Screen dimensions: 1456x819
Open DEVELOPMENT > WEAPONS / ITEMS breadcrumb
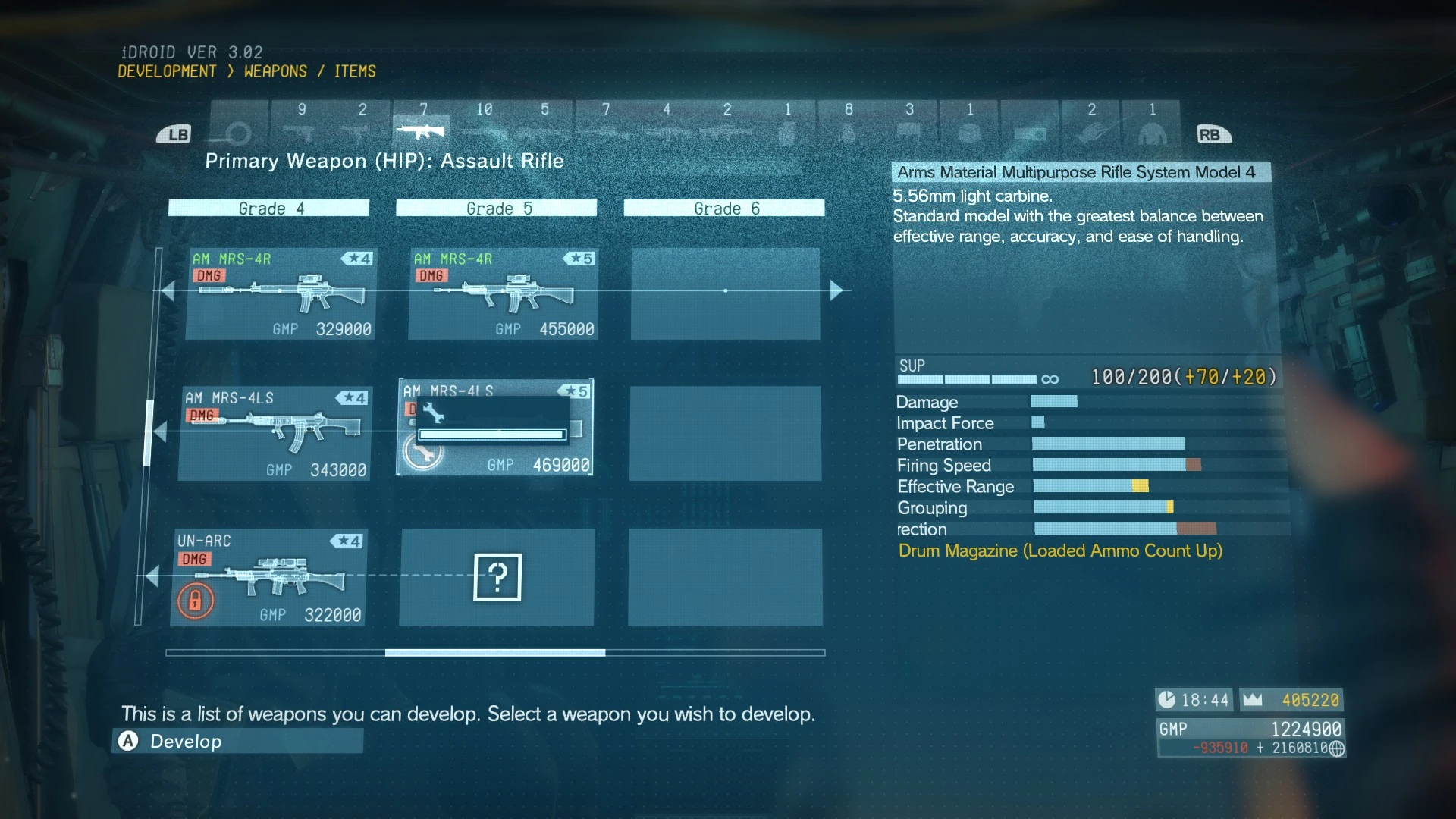coord(246,71)
